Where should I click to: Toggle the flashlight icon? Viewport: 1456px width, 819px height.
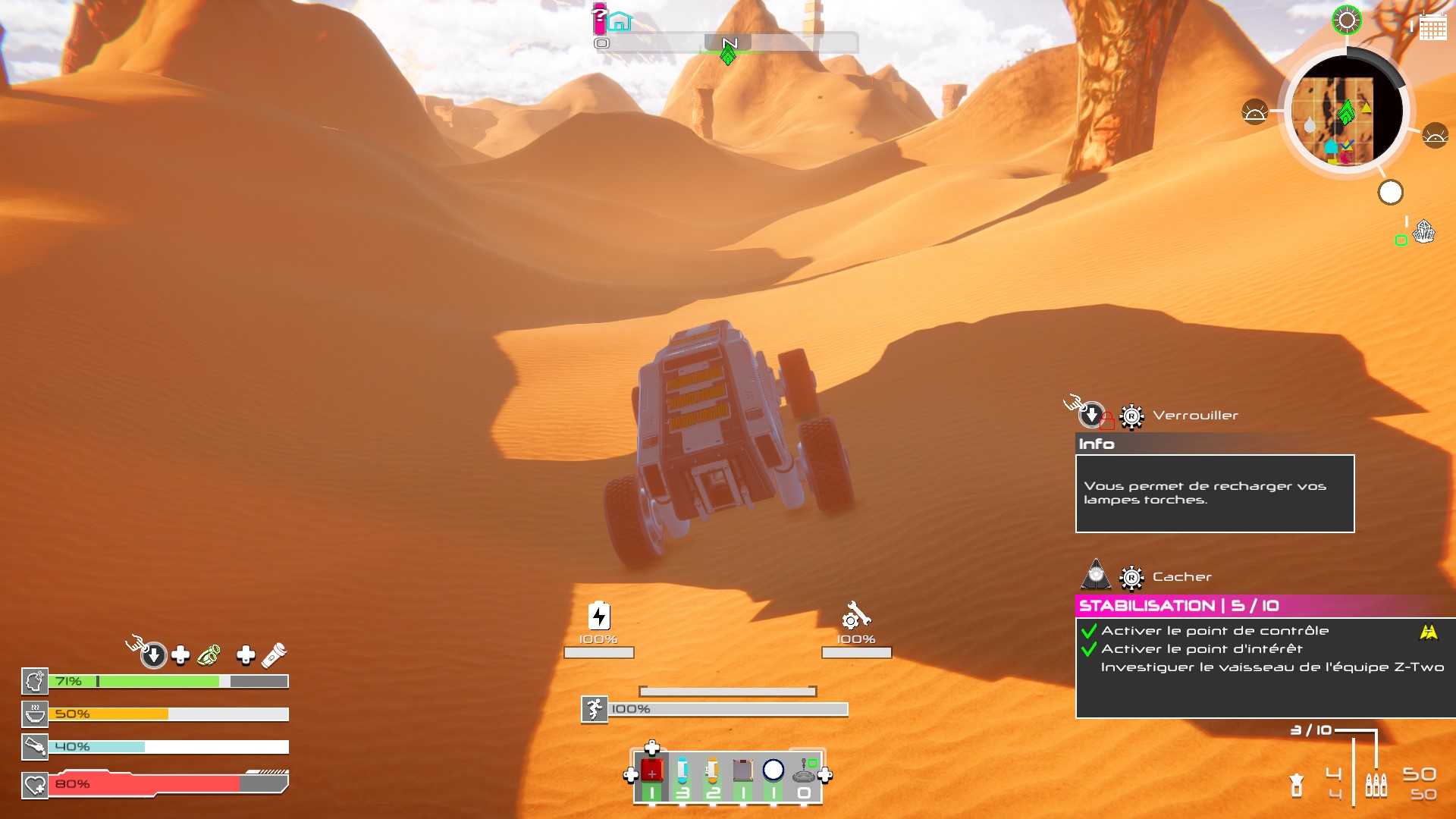click(x=274, y=655)
